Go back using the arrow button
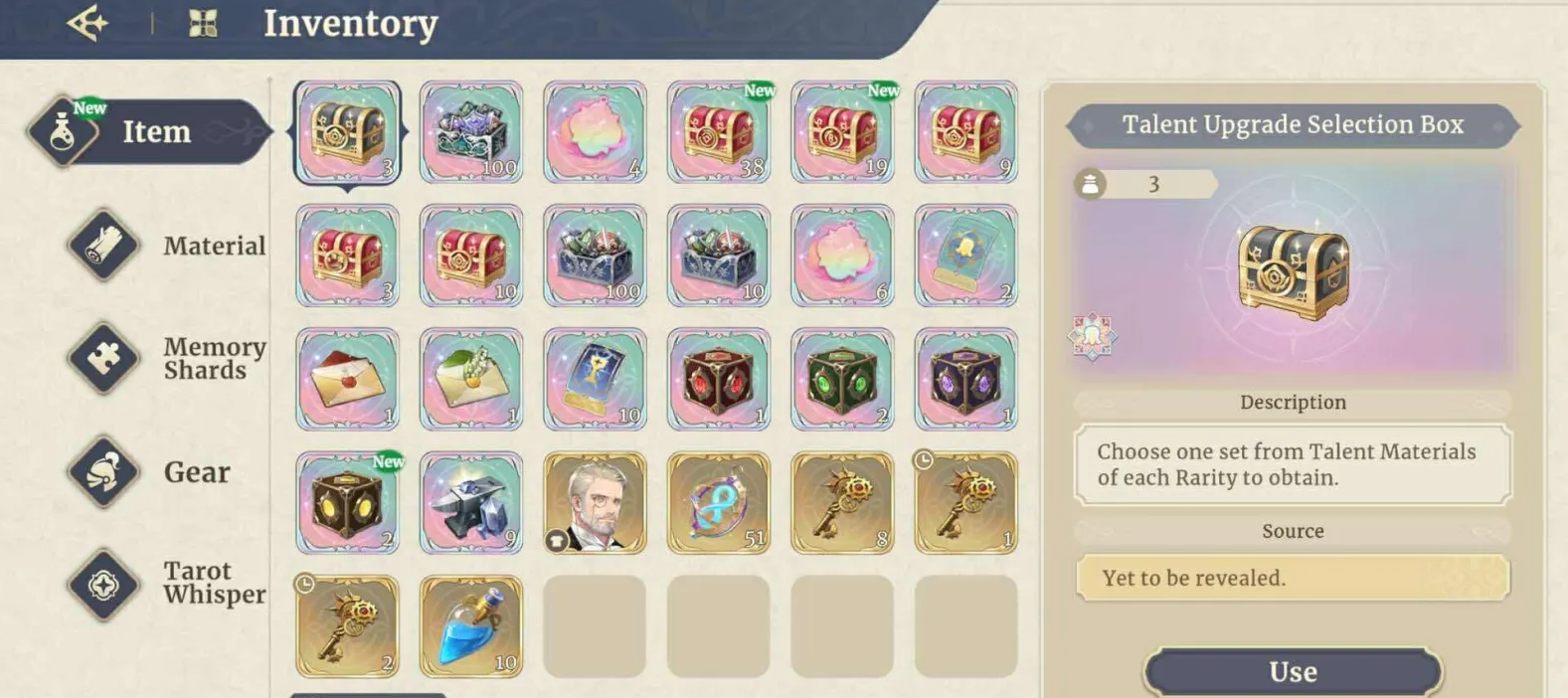Screen dimensions: 1568x698 [87, 23]
